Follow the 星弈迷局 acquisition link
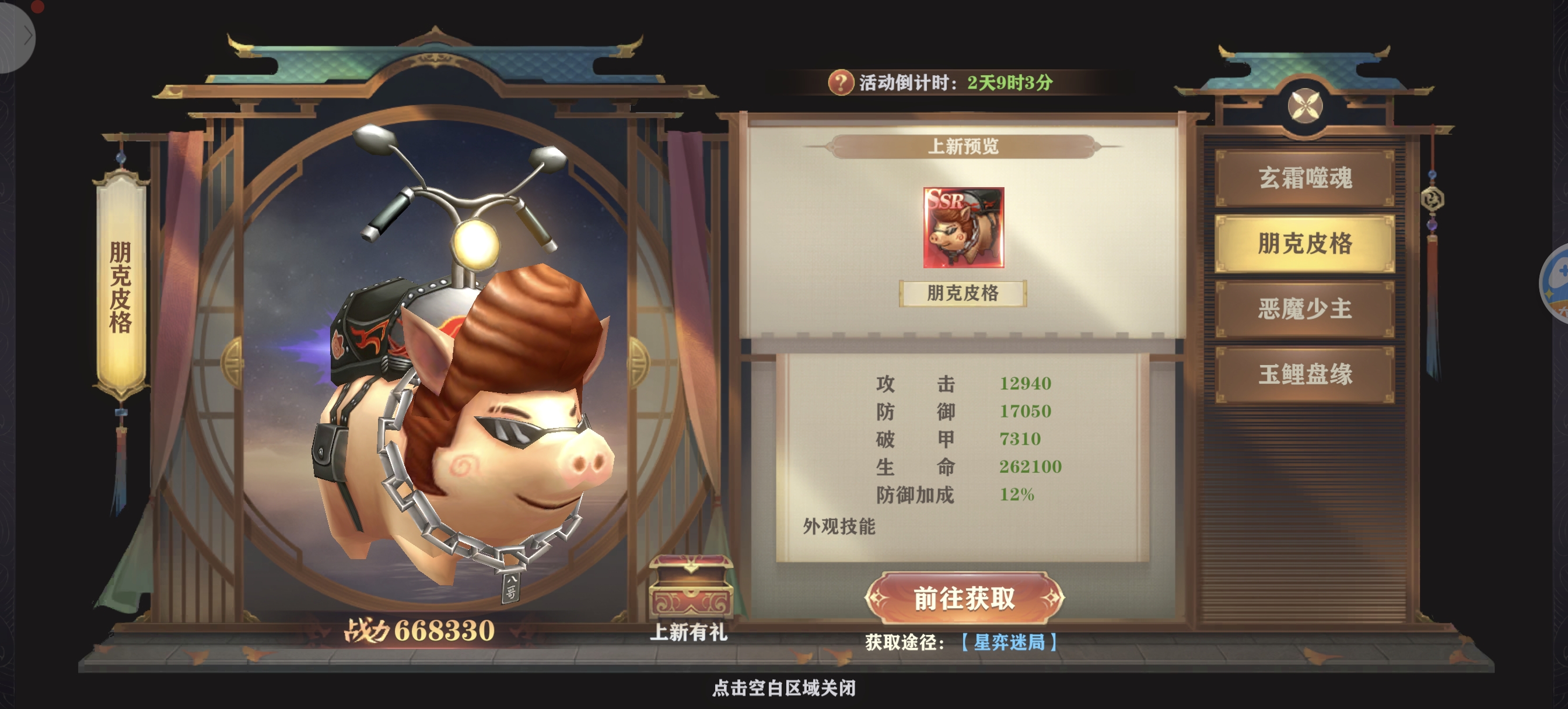The width and height of the screenshot is (1568, 709). (1009, 642)
